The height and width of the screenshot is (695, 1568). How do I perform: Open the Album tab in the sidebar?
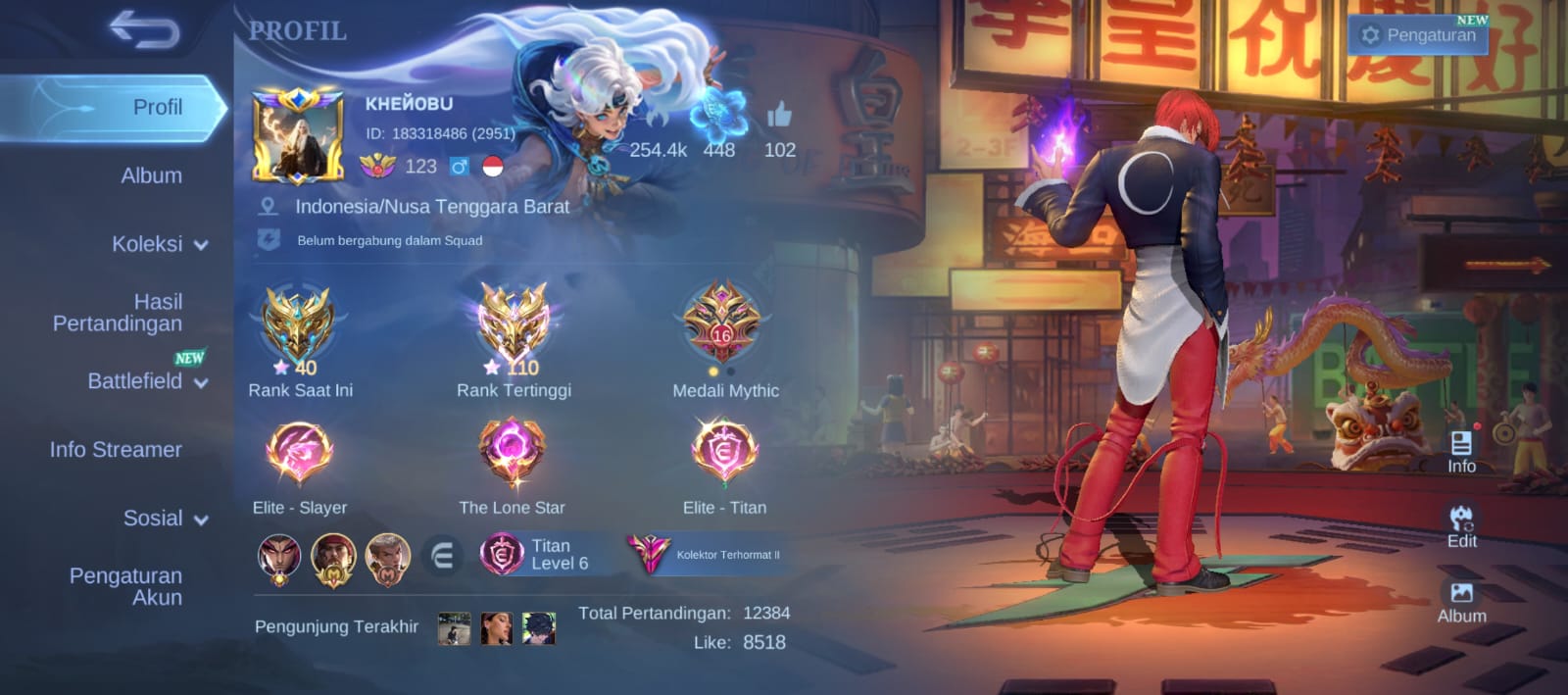point(151,175)
